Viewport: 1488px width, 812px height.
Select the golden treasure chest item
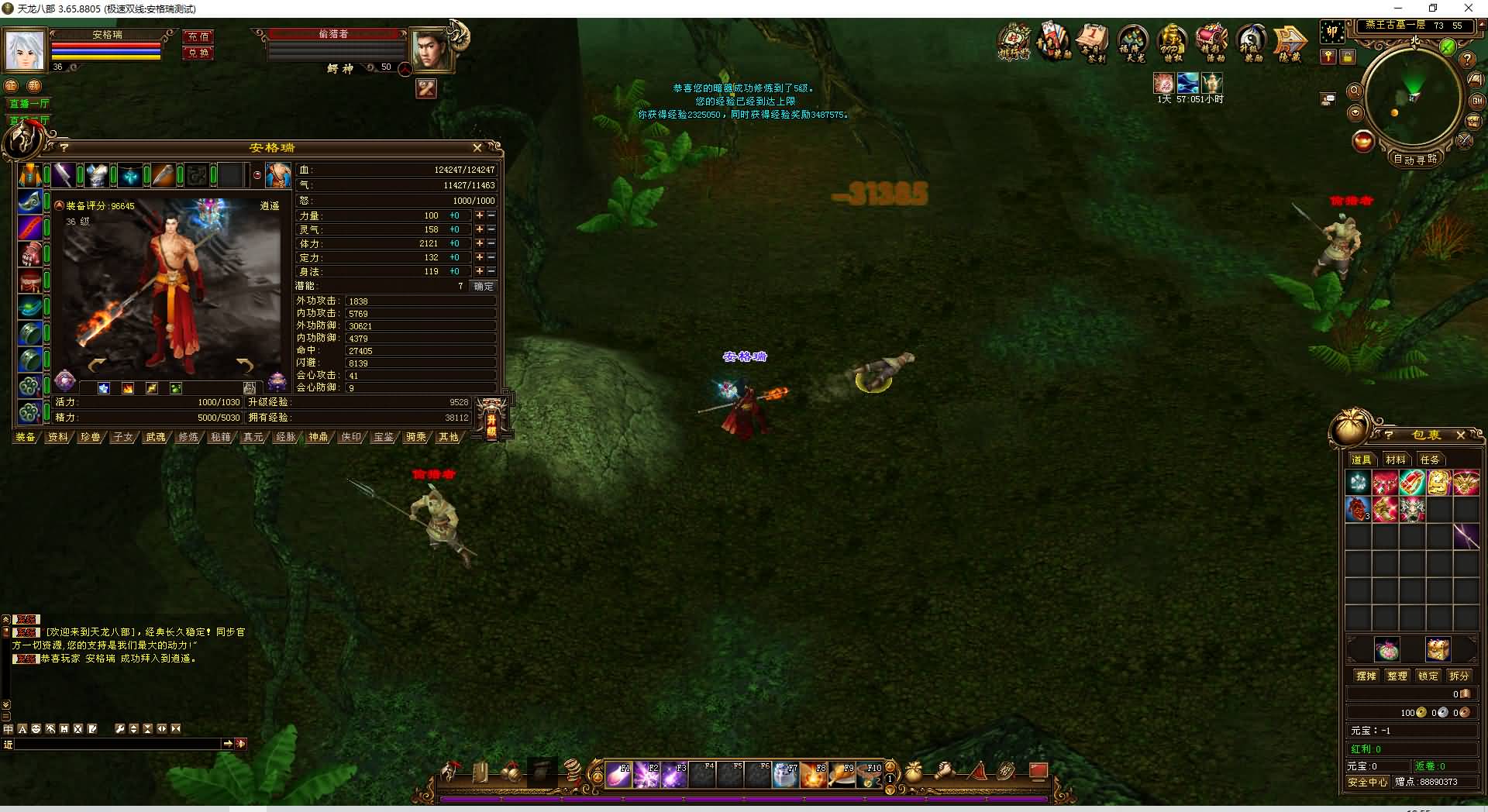1438,649
